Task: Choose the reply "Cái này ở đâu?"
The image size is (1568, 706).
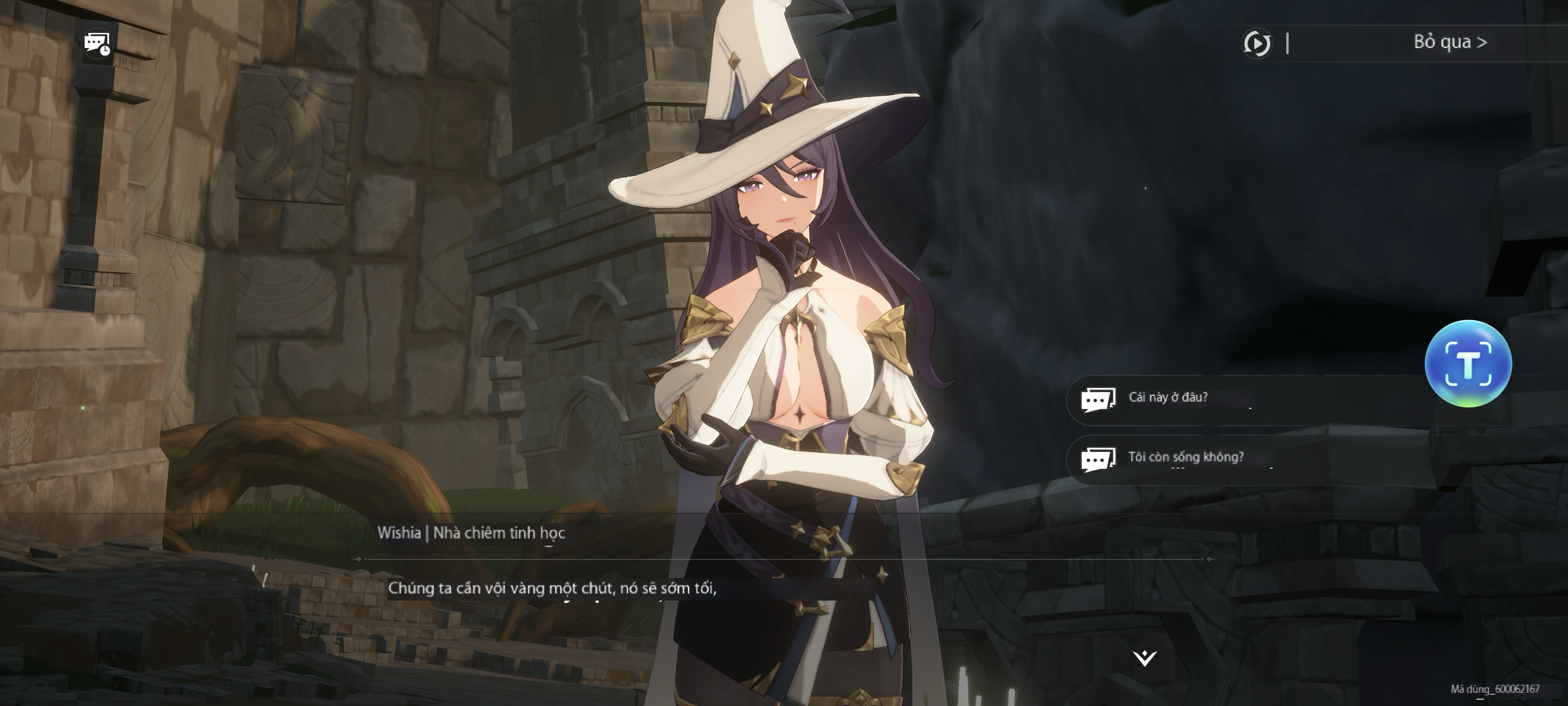Action: tap(1168, 398)
